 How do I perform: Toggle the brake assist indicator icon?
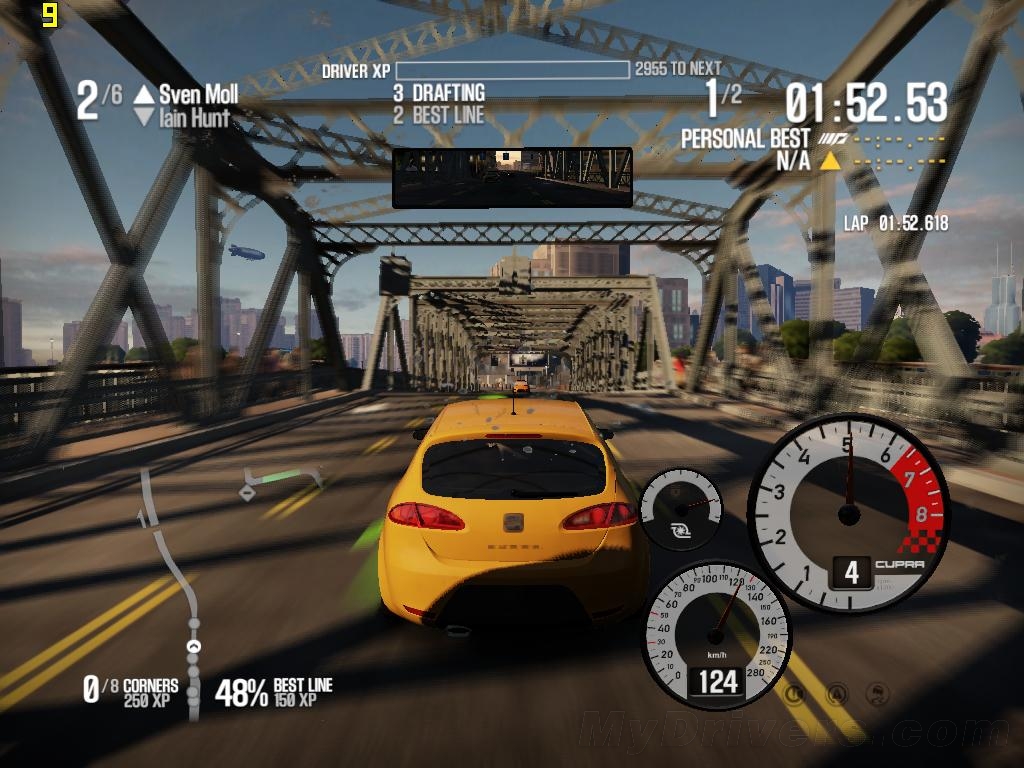click(x=795, y=692)
